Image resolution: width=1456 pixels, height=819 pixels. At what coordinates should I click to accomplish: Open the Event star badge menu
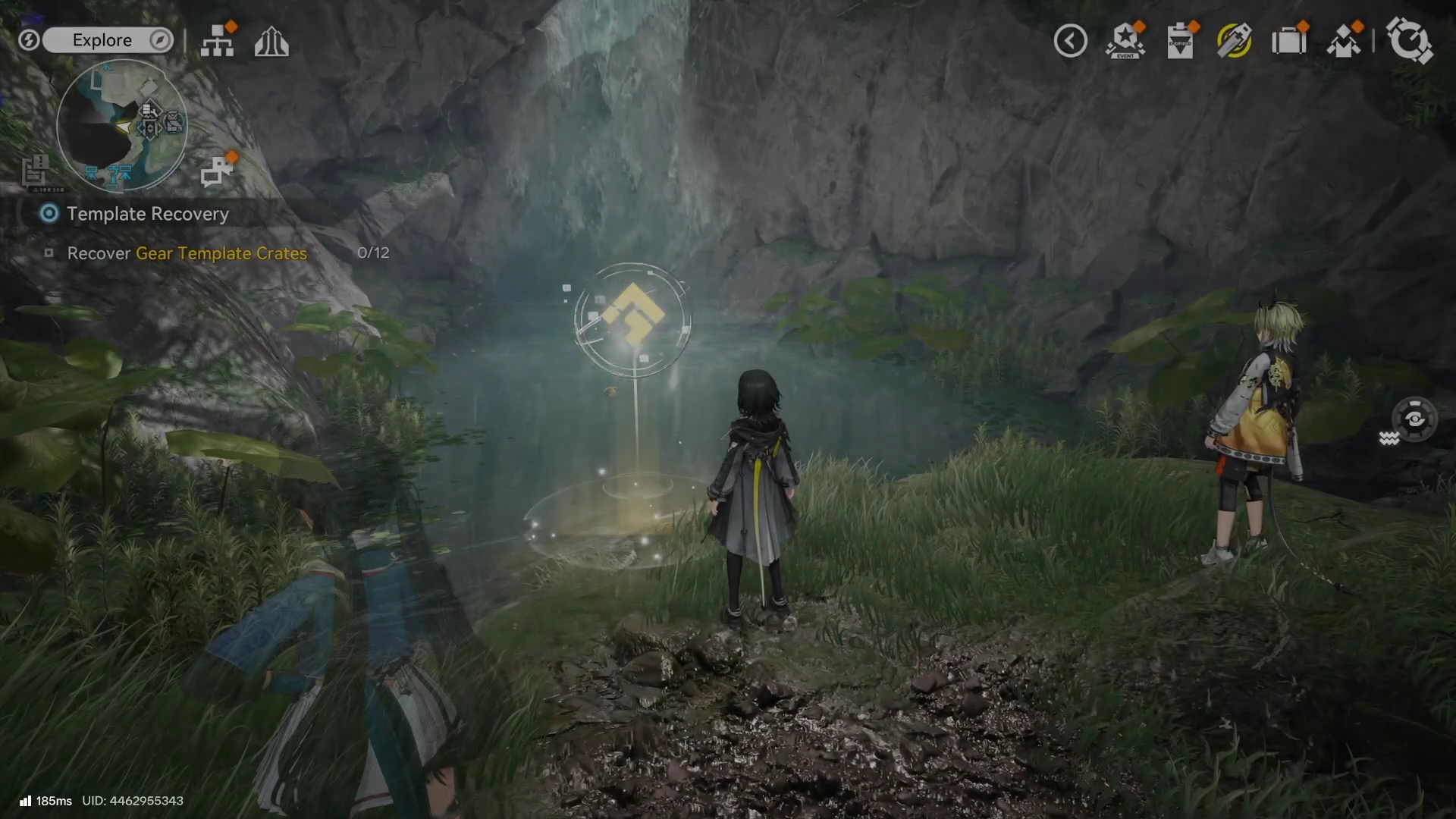tap(1125, 41)
